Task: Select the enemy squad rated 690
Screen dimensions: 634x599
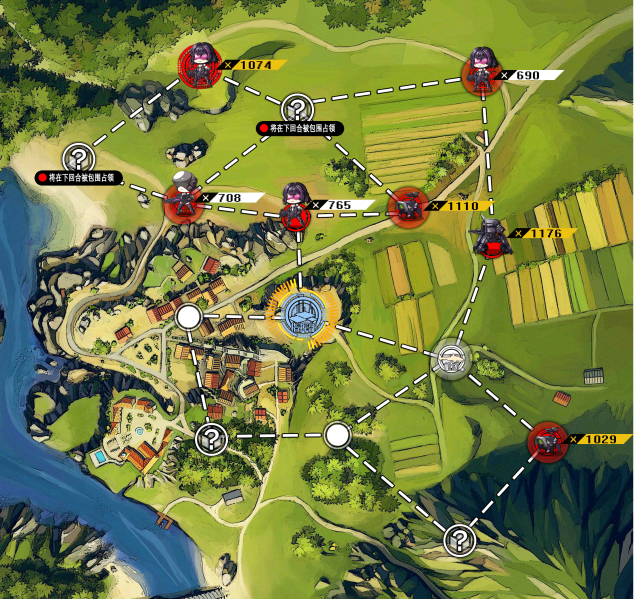Action: (482, 75)
